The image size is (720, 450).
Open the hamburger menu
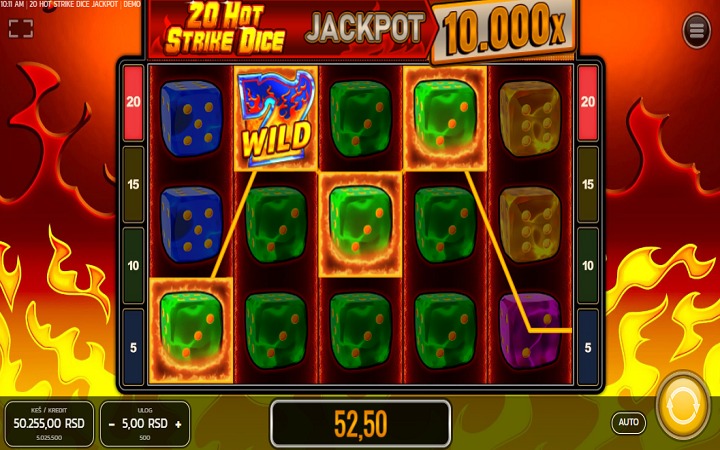(696, 31)
